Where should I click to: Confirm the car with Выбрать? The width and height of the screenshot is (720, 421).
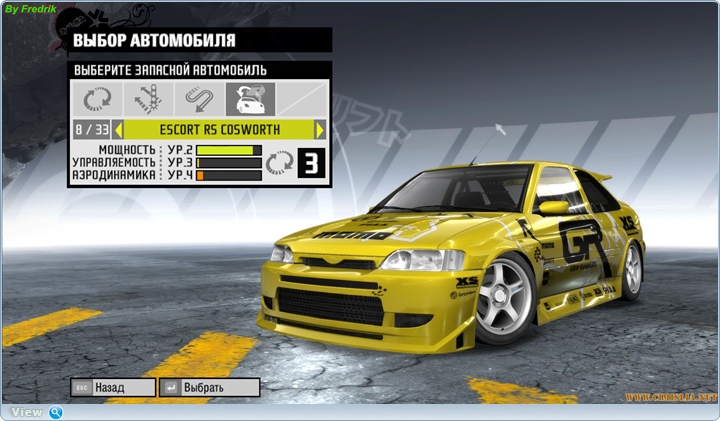coord(209,387)
